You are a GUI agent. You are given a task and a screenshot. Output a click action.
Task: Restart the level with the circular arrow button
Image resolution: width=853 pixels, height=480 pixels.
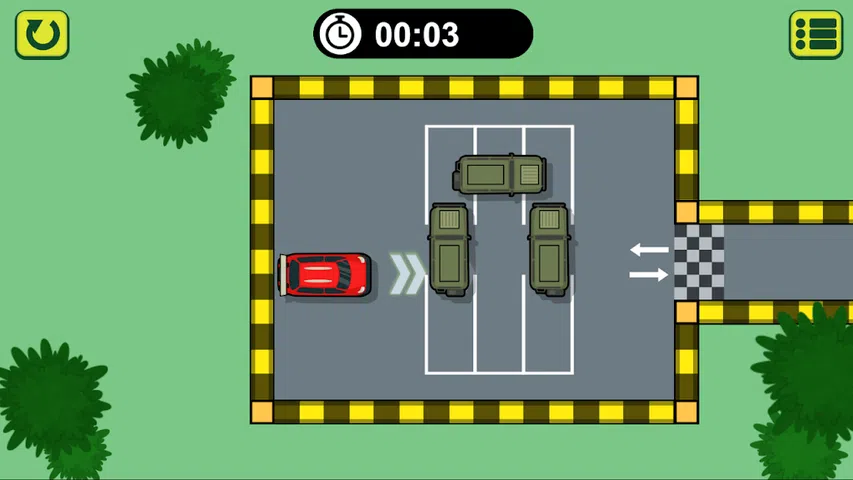[42, 35]
